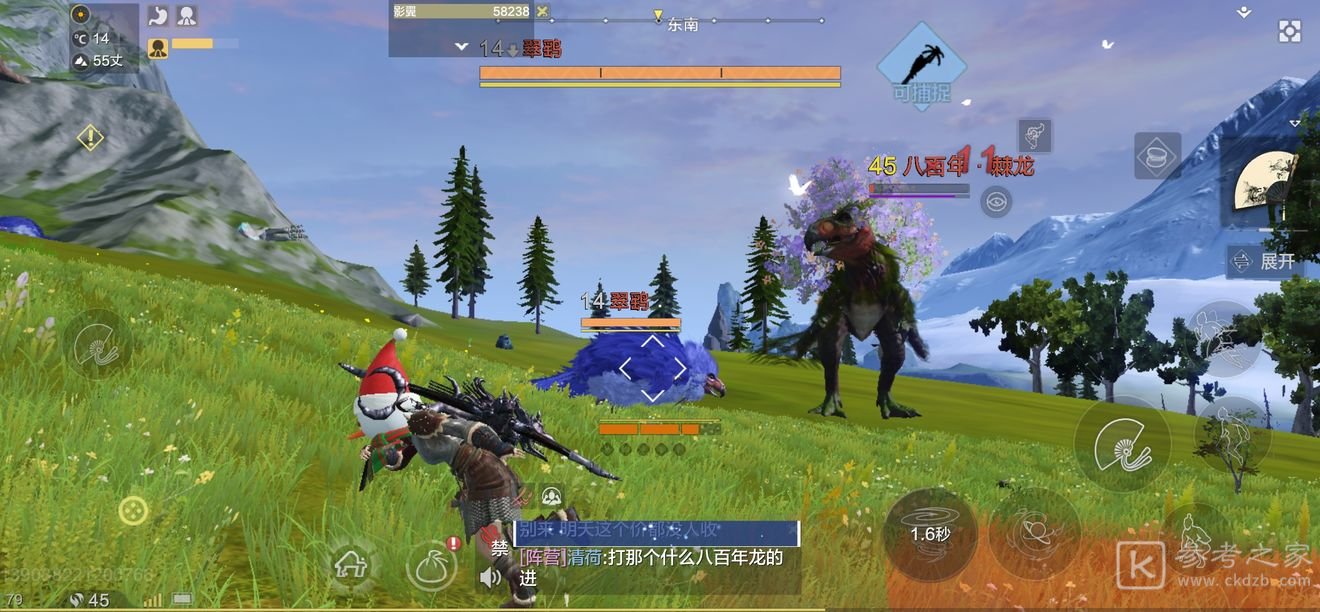Click the yellow diamond exclamation quest marker
The image size is (1320, 612).
90,137
